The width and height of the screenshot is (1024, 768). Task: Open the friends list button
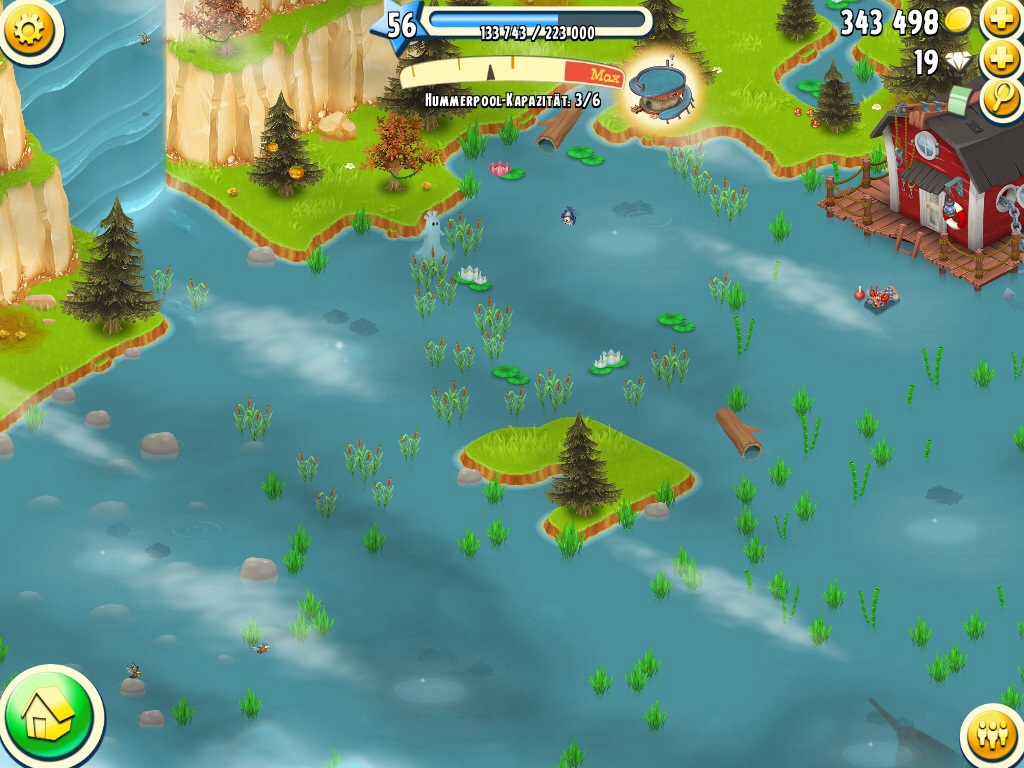(x=993, y=736)
